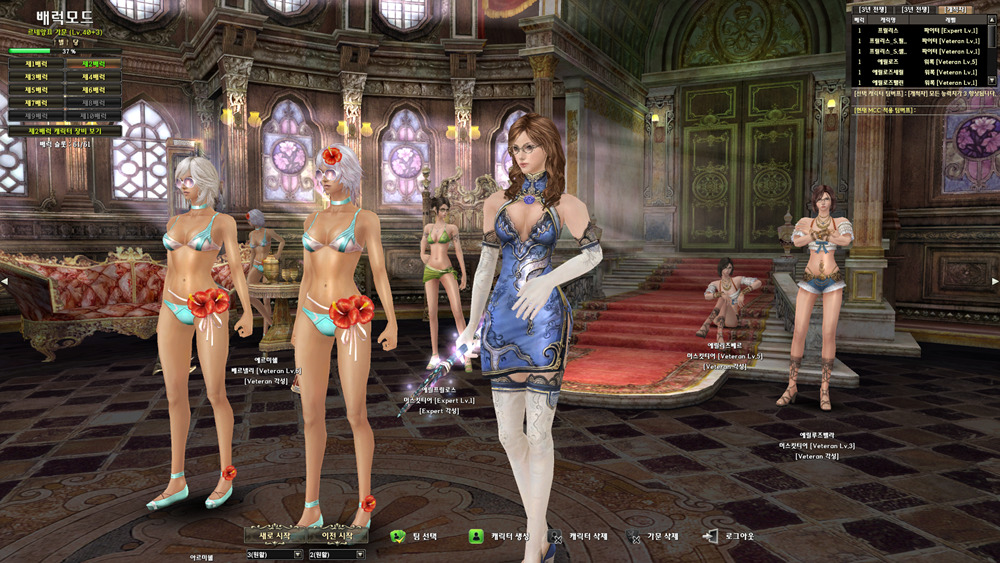Viewport: 1000px width, 563px height.
Task: Switch to 제3배럭 barracks
Action: click(36, 77)
